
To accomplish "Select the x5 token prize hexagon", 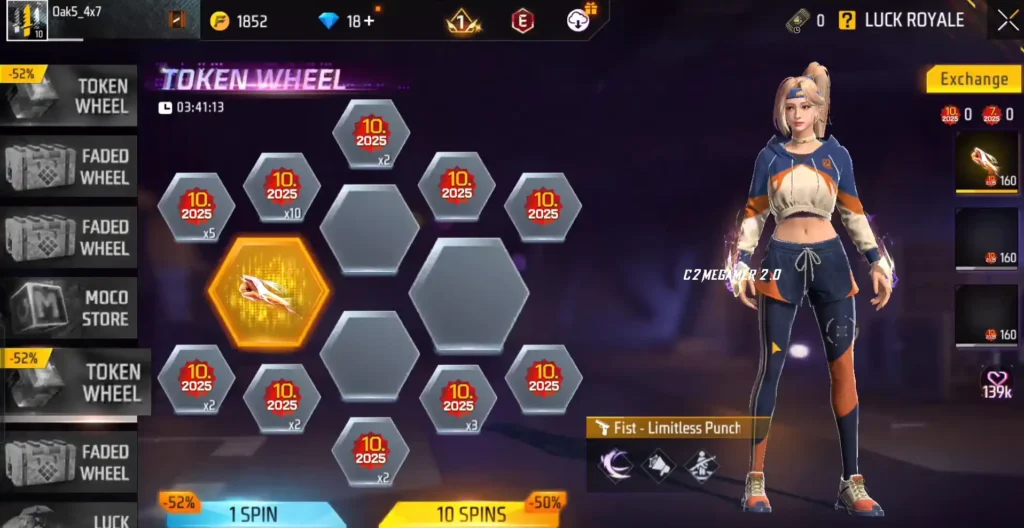I will (196, 207).
